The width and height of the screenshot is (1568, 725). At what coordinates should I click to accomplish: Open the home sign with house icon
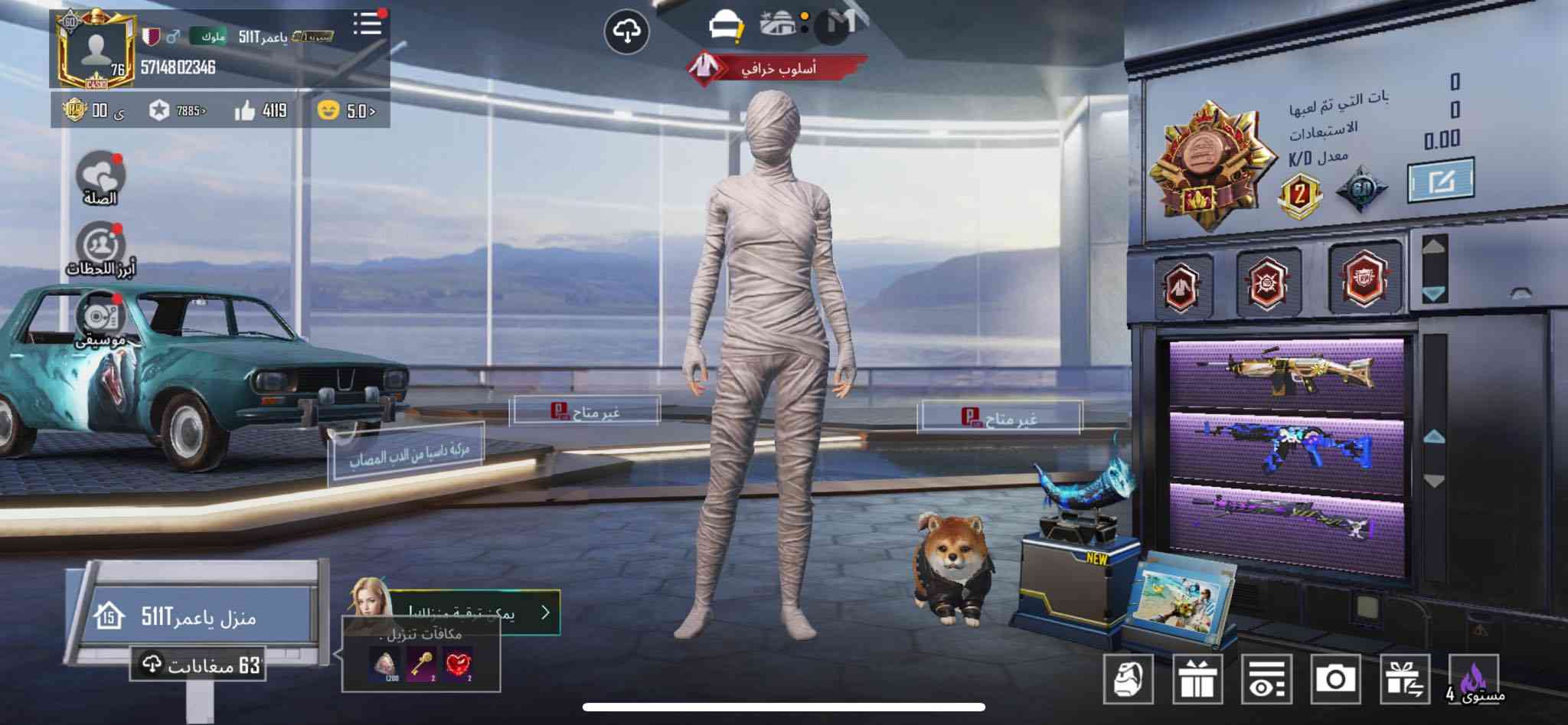[190, 616]
